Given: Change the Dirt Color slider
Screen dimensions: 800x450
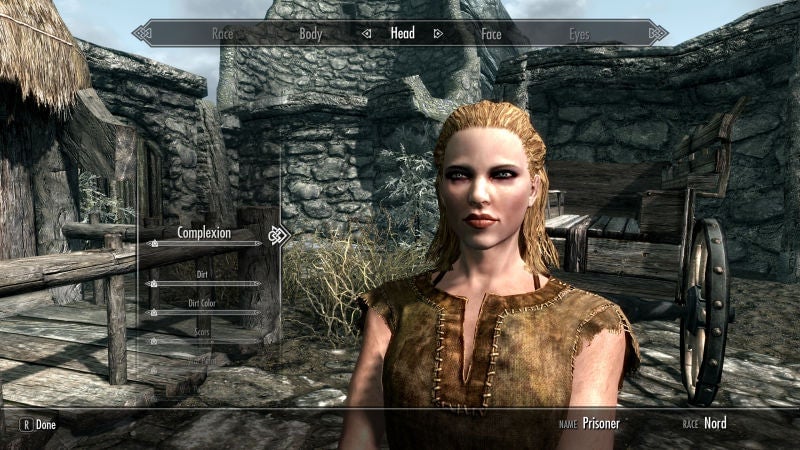Looking at the screenshot, I should (x=204, y=313).
